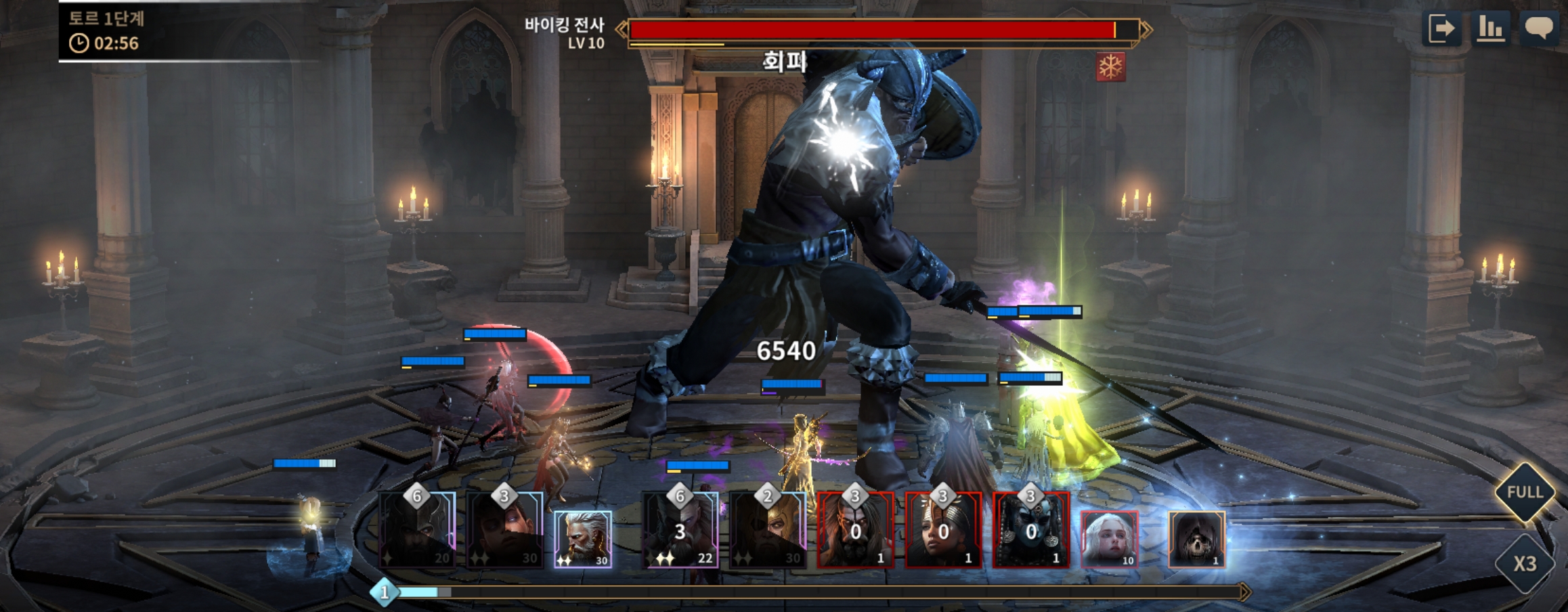Pick the horned helmet hero card

(x=417, y=531)
